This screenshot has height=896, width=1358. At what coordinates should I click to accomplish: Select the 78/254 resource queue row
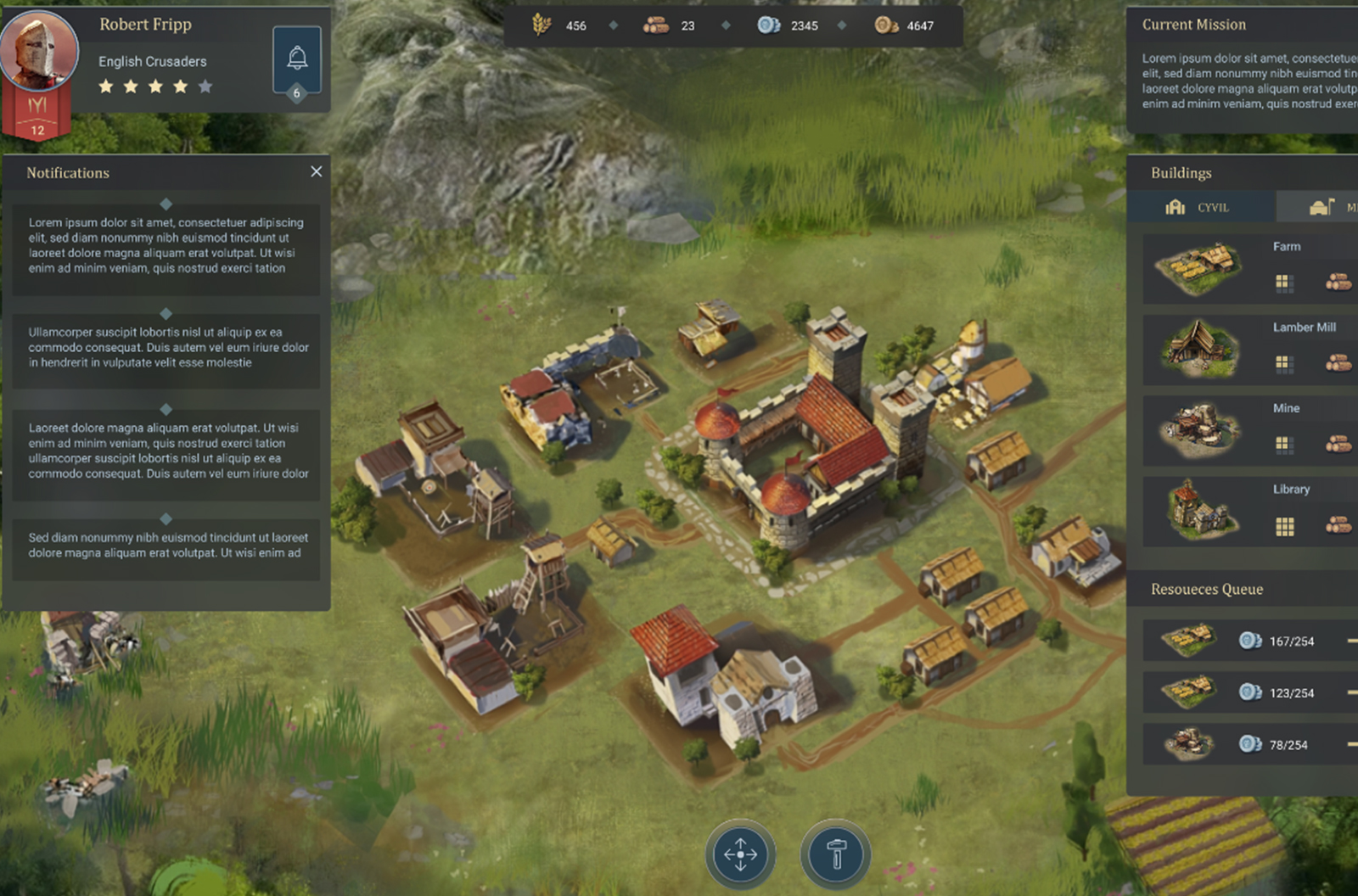click(1249, 744)
